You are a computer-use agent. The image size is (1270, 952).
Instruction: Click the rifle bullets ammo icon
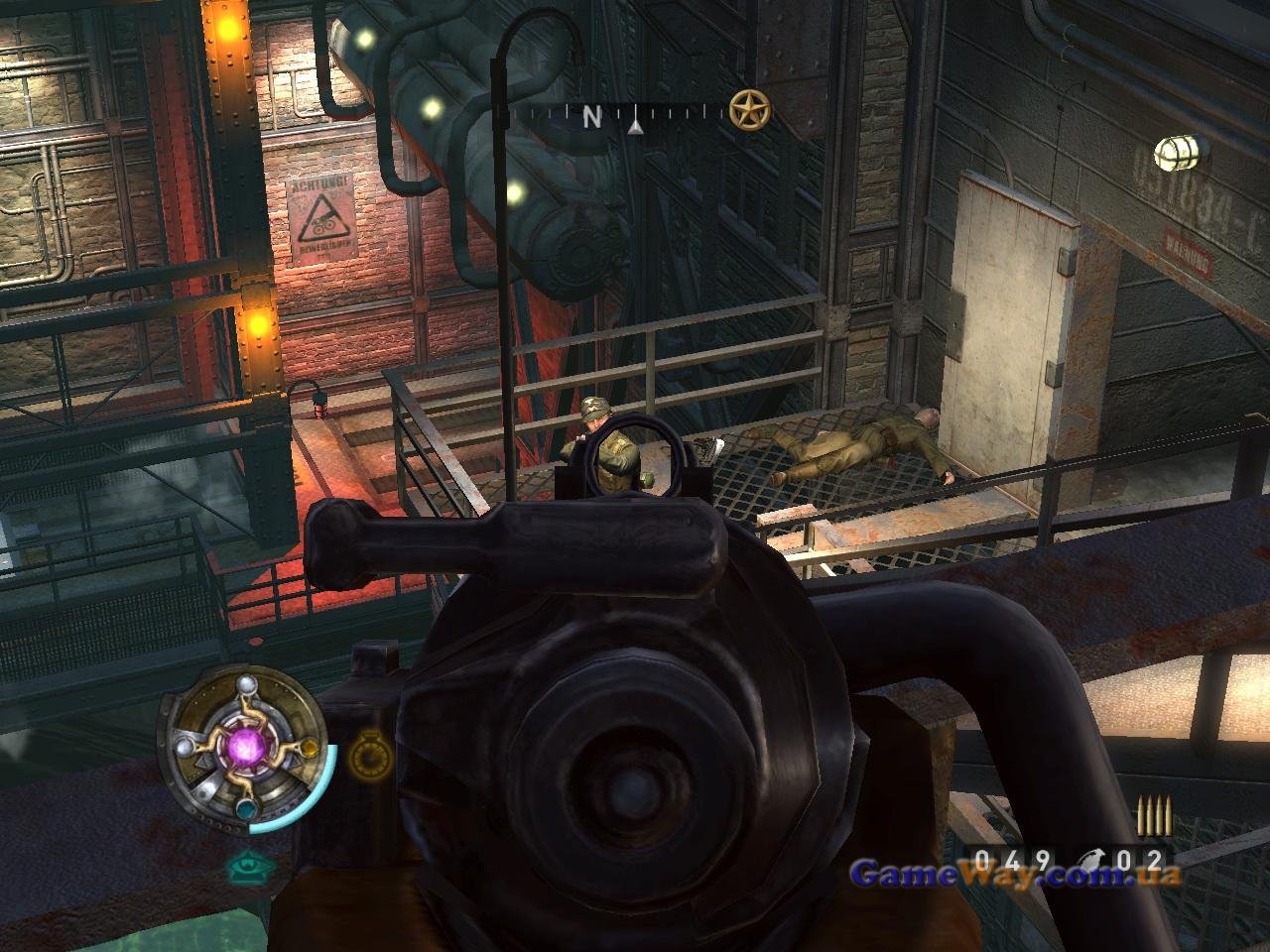click(x=1153, y=816)
